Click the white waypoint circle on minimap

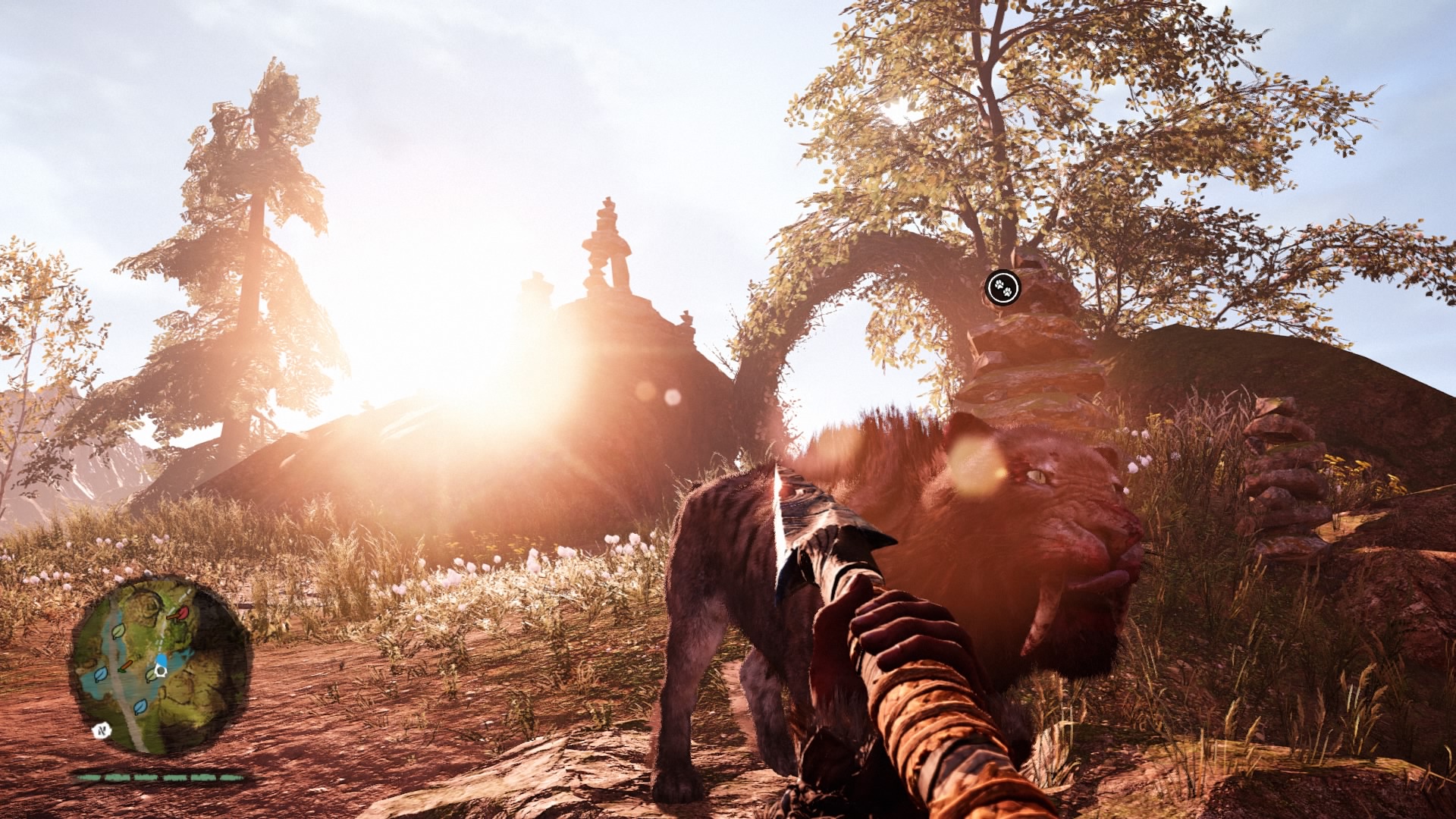click(160, 672)
